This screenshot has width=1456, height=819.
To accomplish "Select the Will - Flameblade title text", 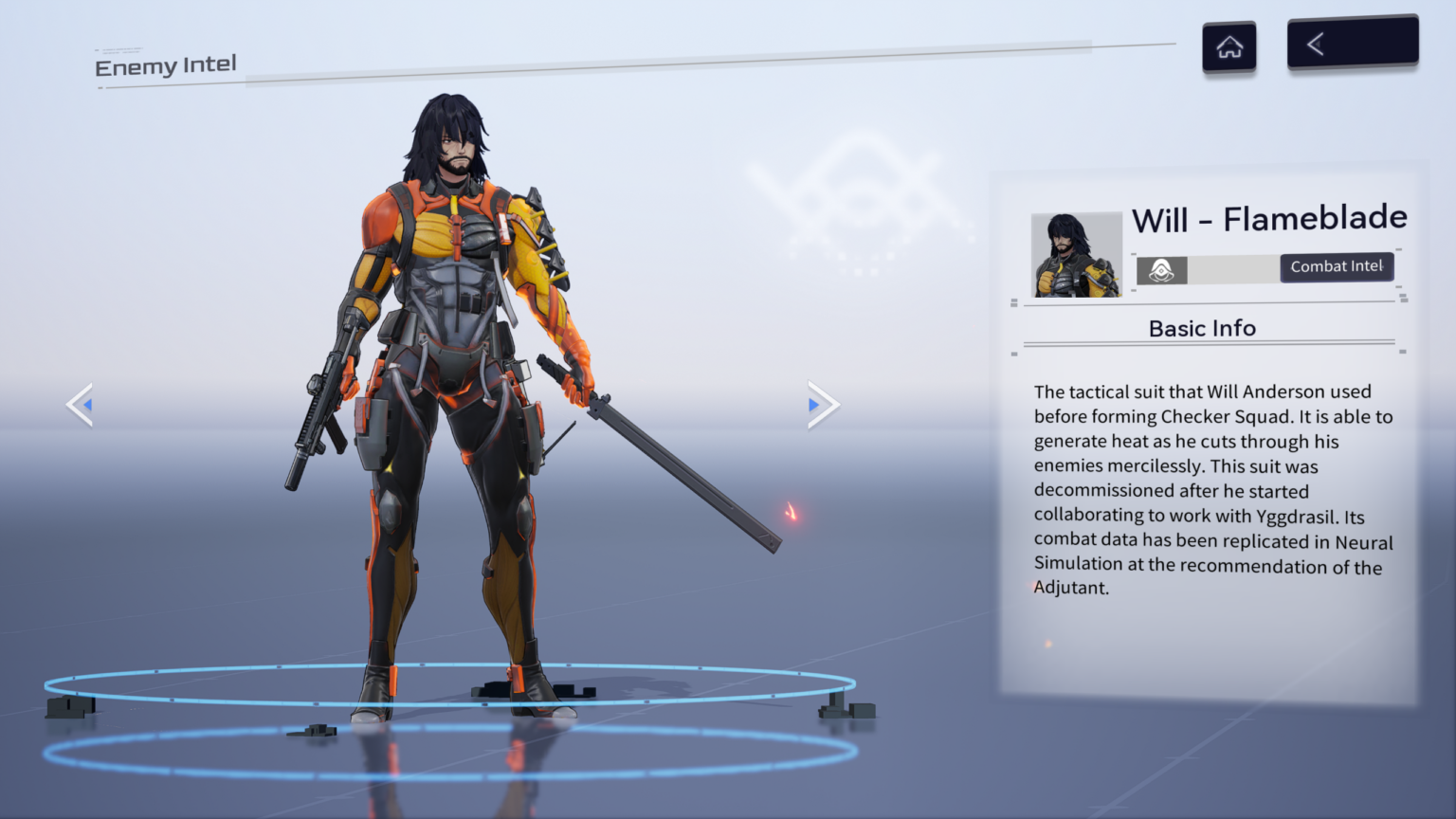I will click(x=1270, y=218).
